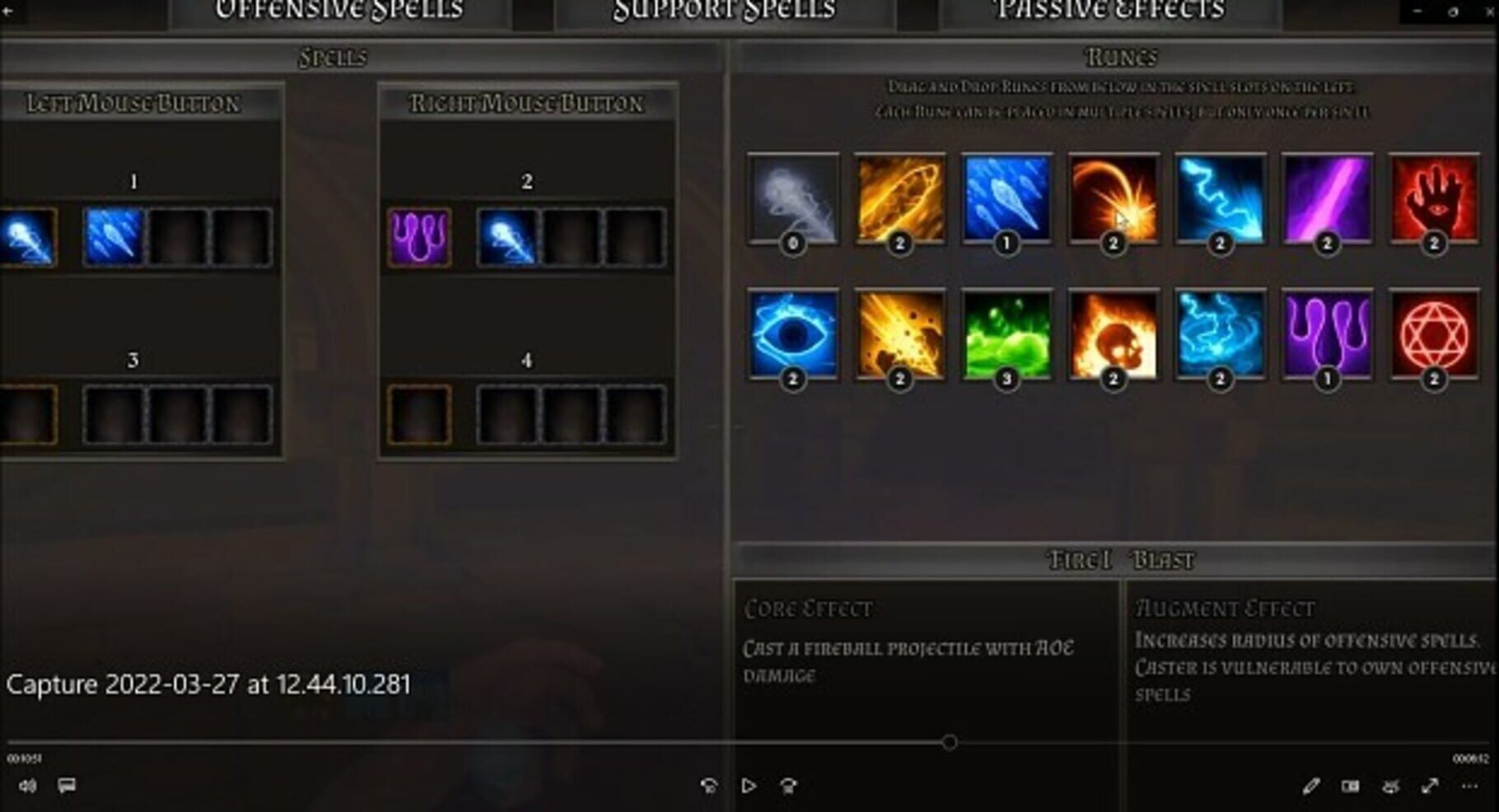Enable fullscreen playback
1499x812 pixels.
click(1429, 785)
